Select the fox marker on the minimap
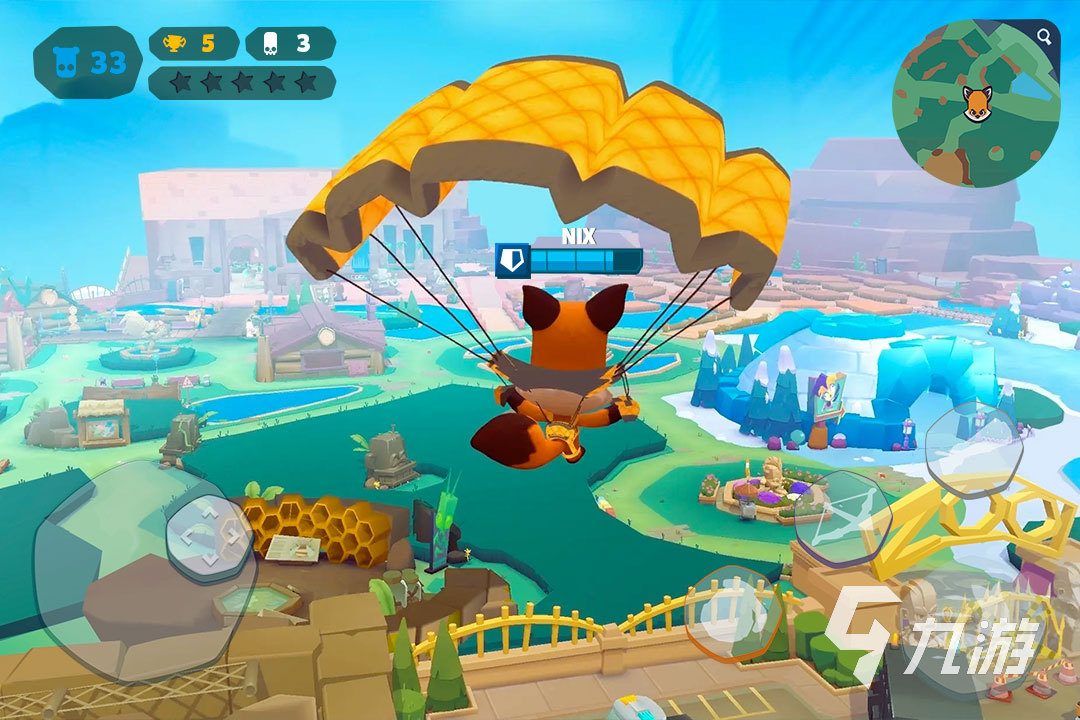Screen dimensions: 1080x720 point(977,103)
